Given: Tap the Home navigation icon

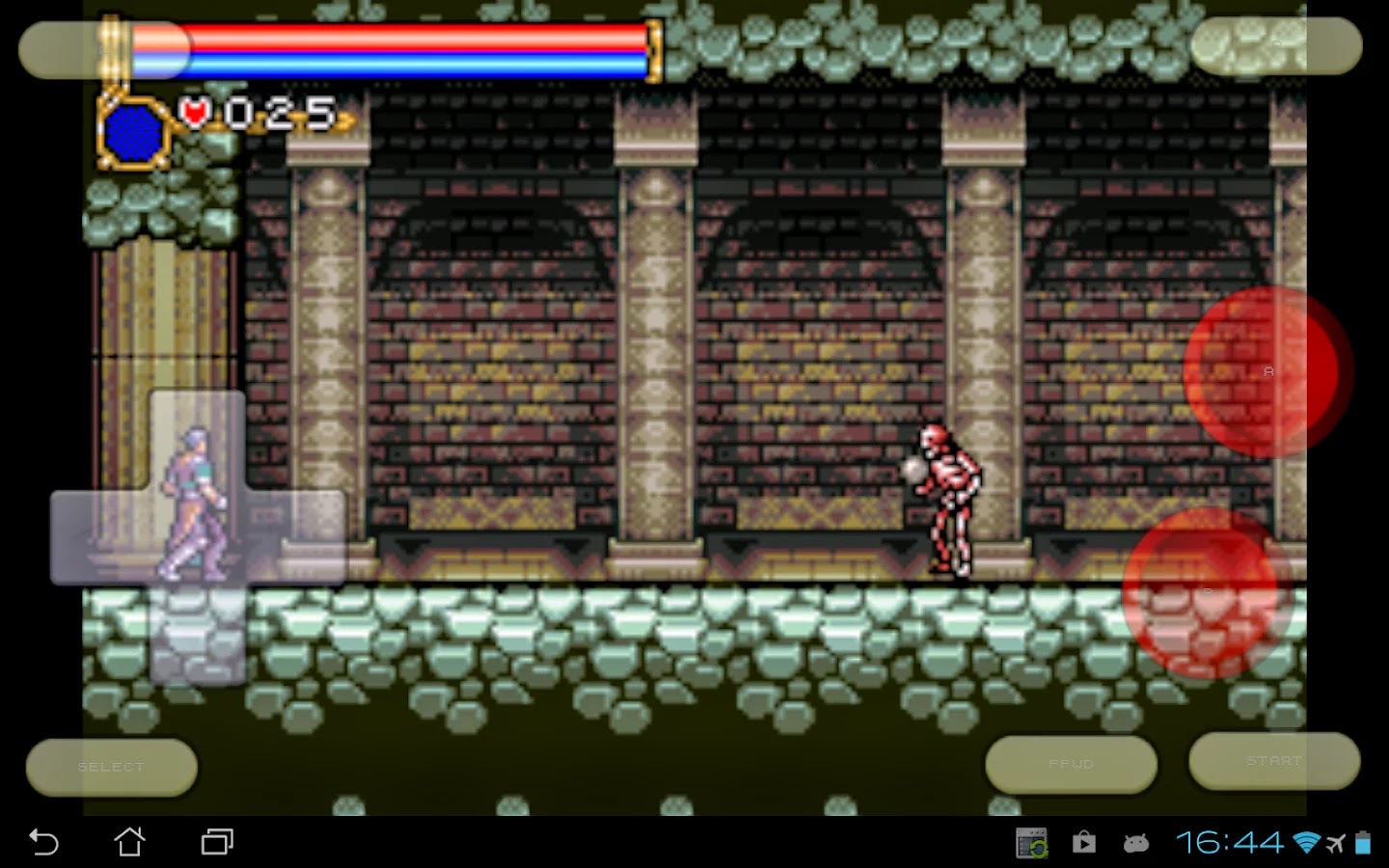Looking at the screenshot, I should tap(129, 842).
